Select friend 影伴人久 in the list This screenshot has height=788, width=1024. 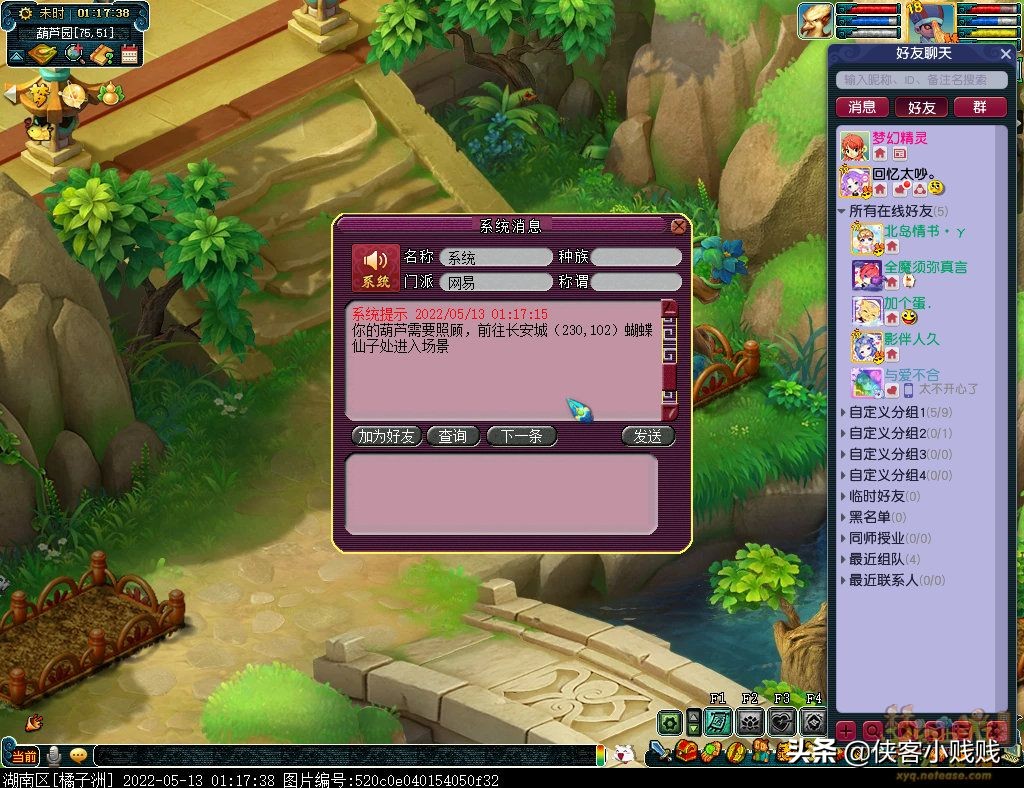[x=910, y=340]
